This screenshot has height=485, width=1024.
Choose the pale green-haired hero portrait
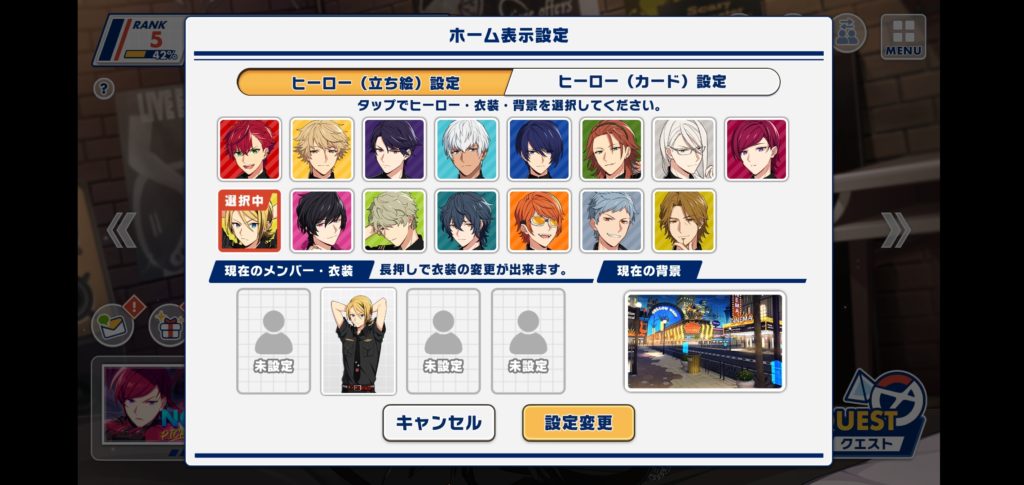(394, 220)
